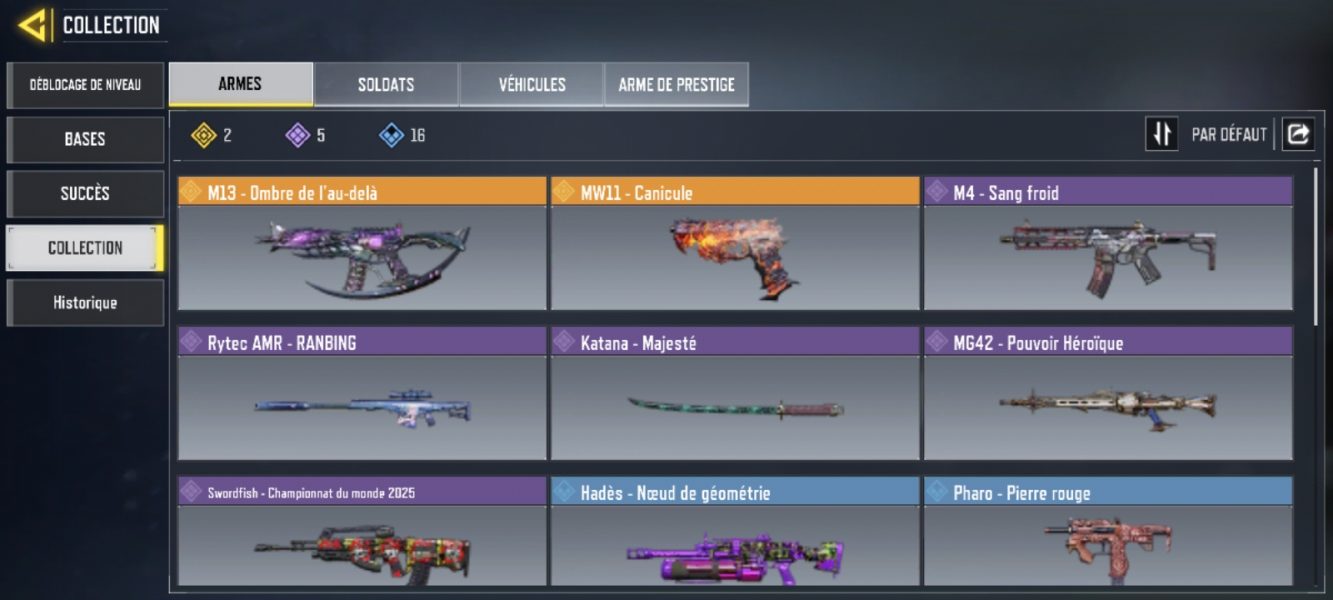
Task: Switch to the Véhicules tab
Action: click(x=532, y=85)
